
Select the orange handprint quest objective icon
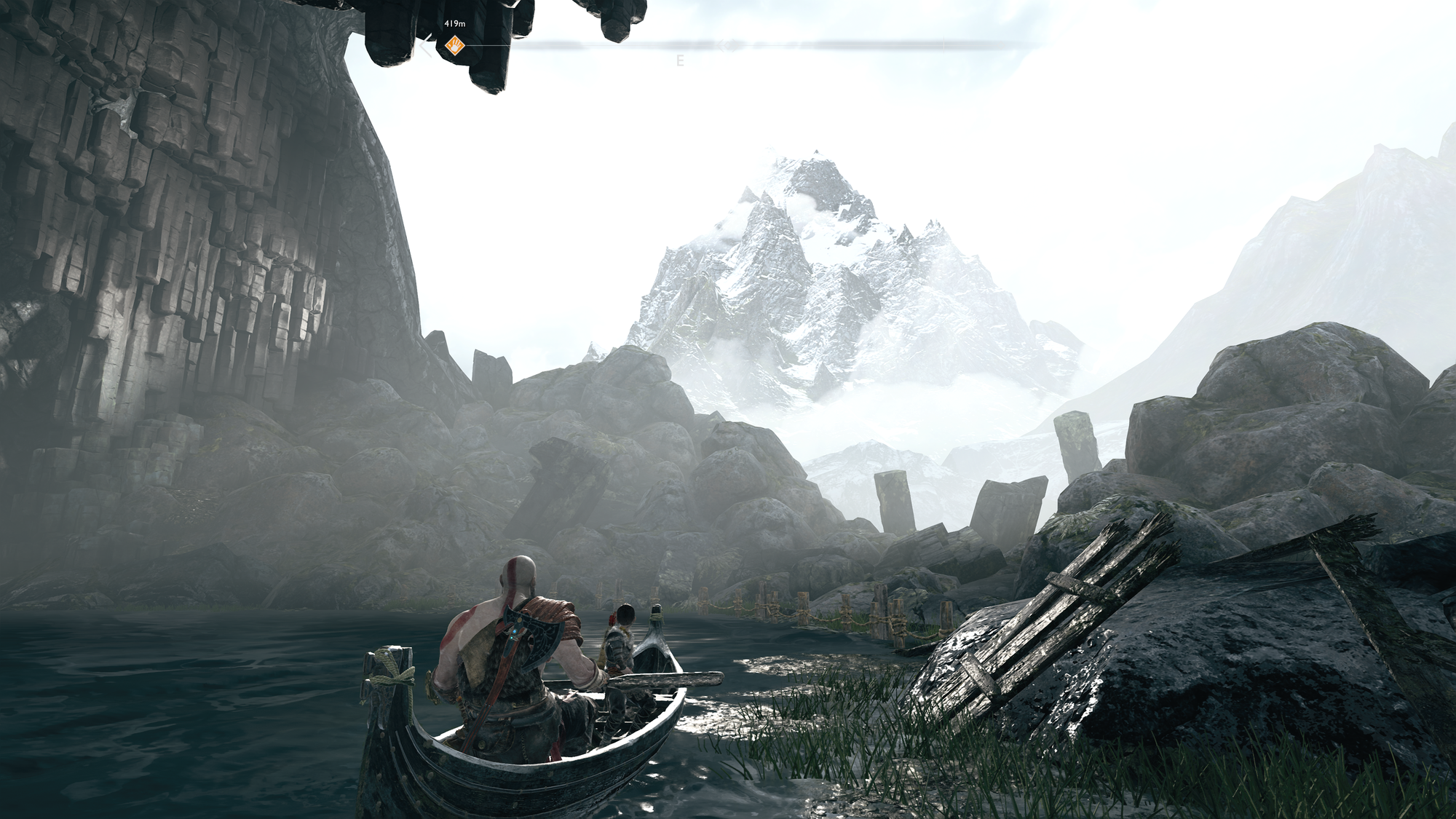[456, 44]
